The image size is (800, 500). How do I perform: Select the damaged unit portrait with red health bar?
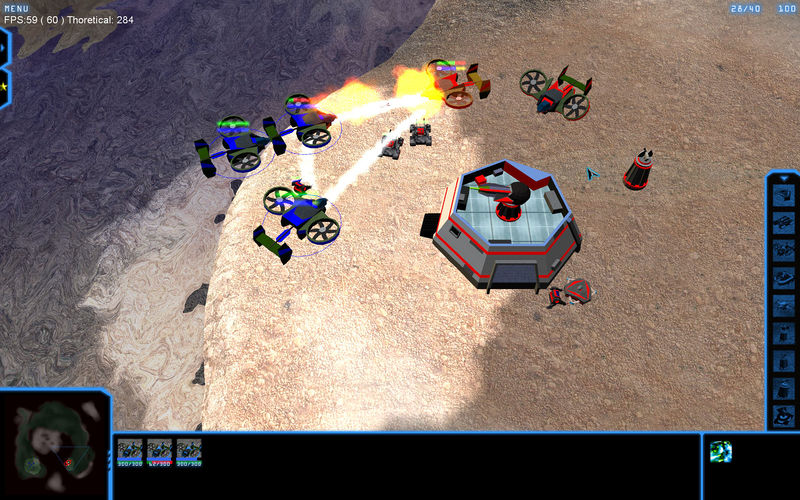pyautogui.click(x=160, y=452)
